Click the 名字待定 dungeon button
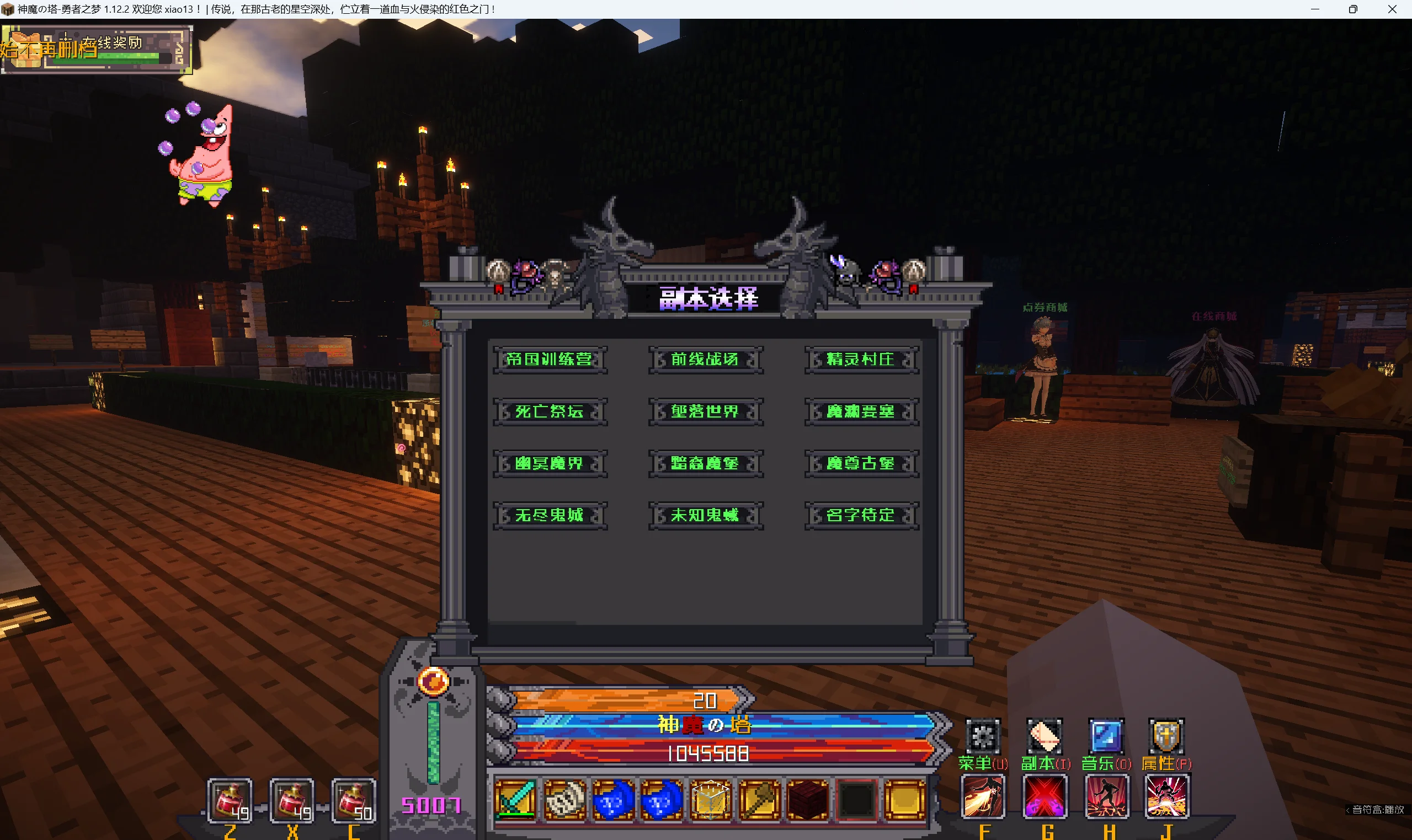This screenshot has height=840, width=1412. coord(861,516)
